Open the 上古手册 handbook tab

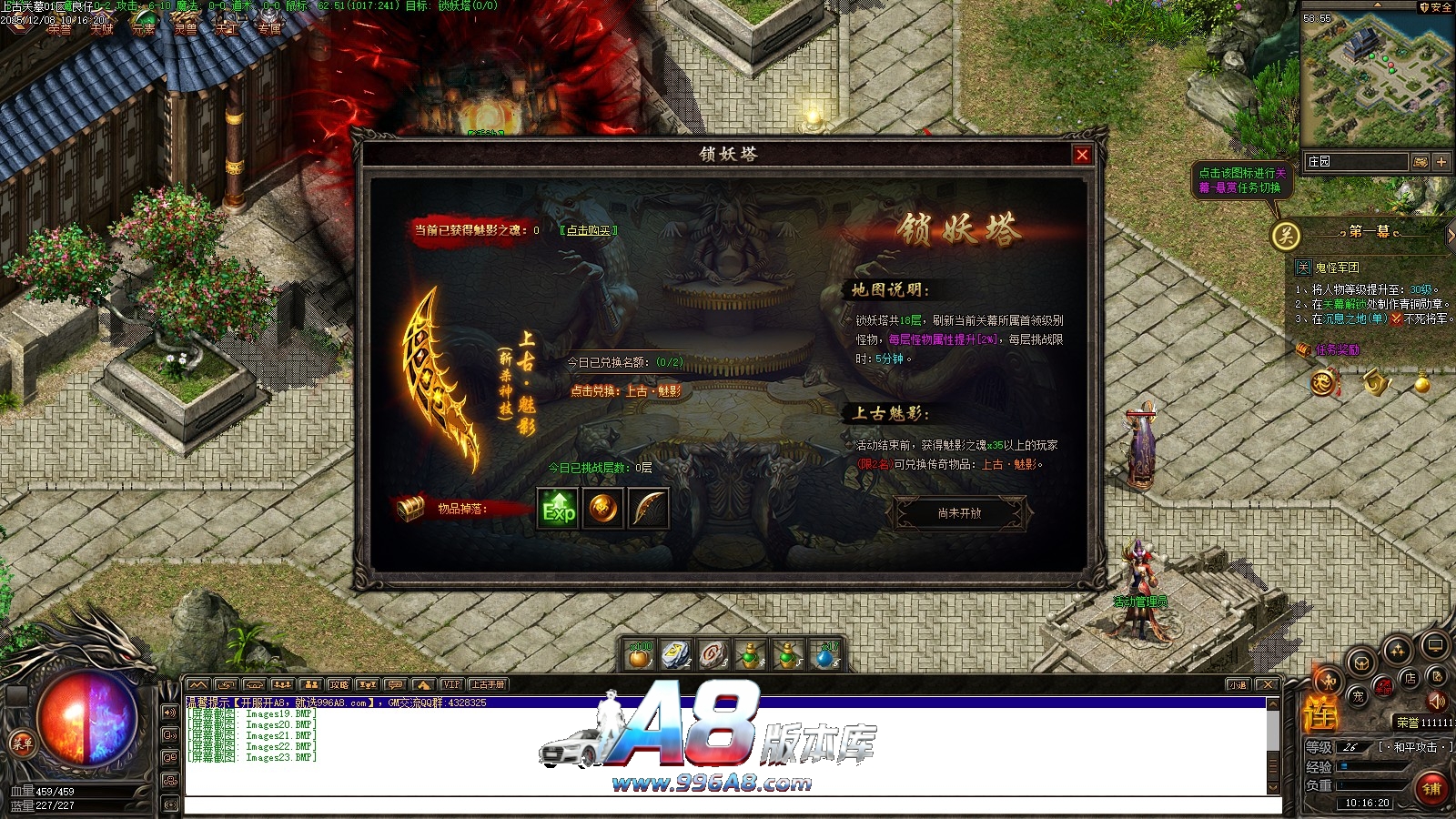tap(488, 684)
